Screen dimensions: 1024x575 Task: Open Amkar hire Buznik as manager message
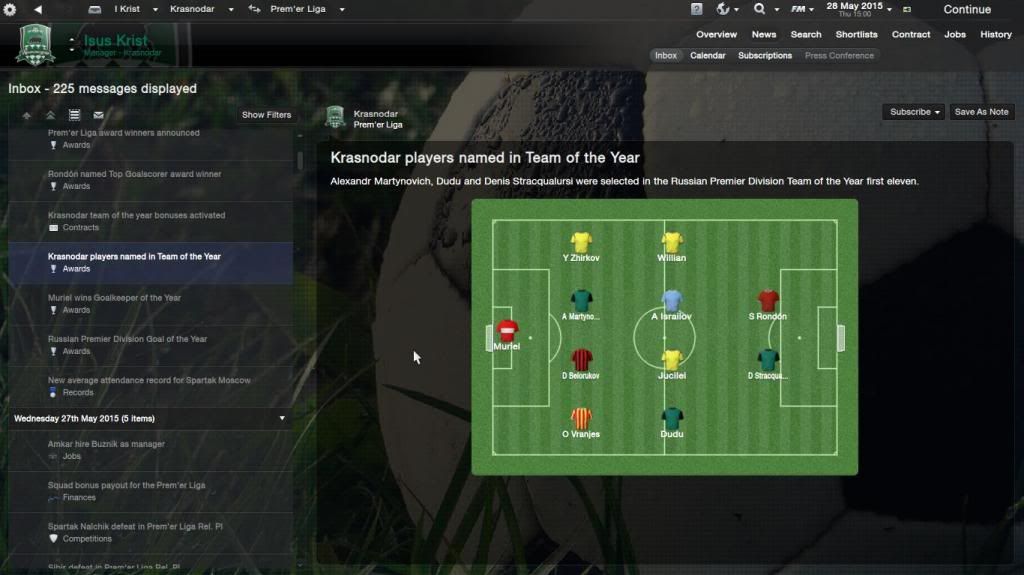(106, 444)
